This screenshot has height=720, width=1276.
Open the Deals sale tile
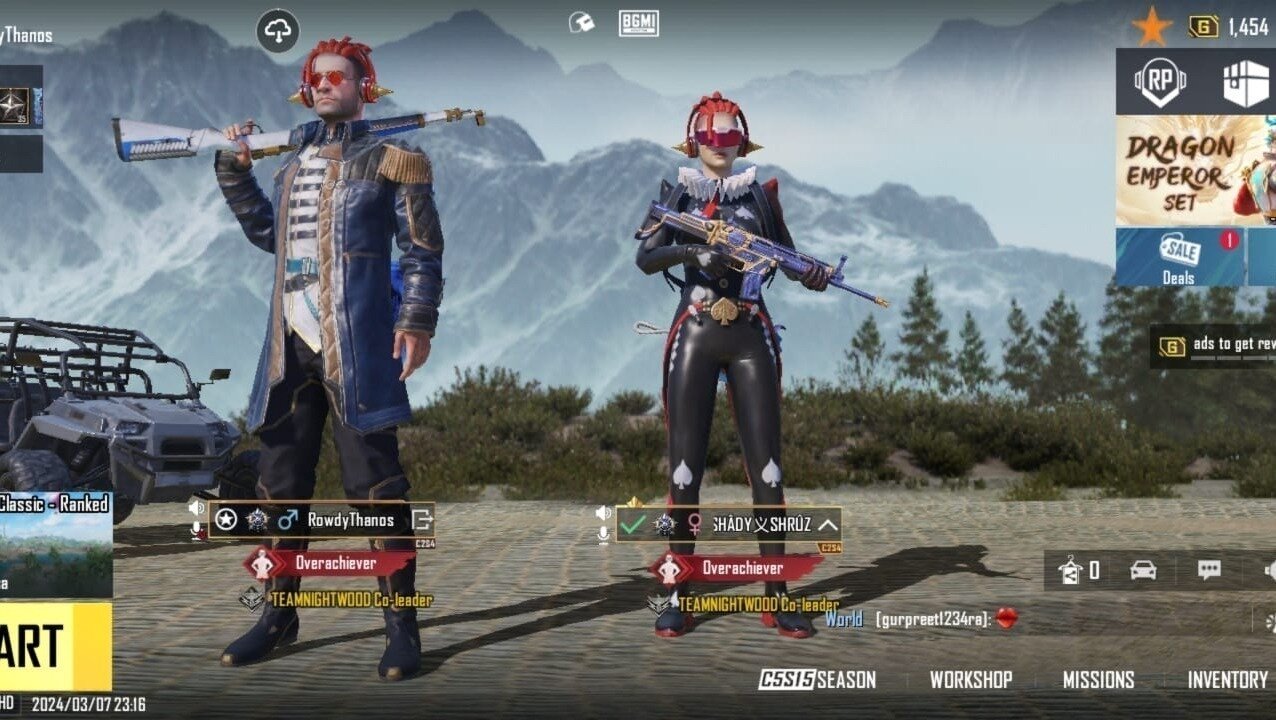1179,258
